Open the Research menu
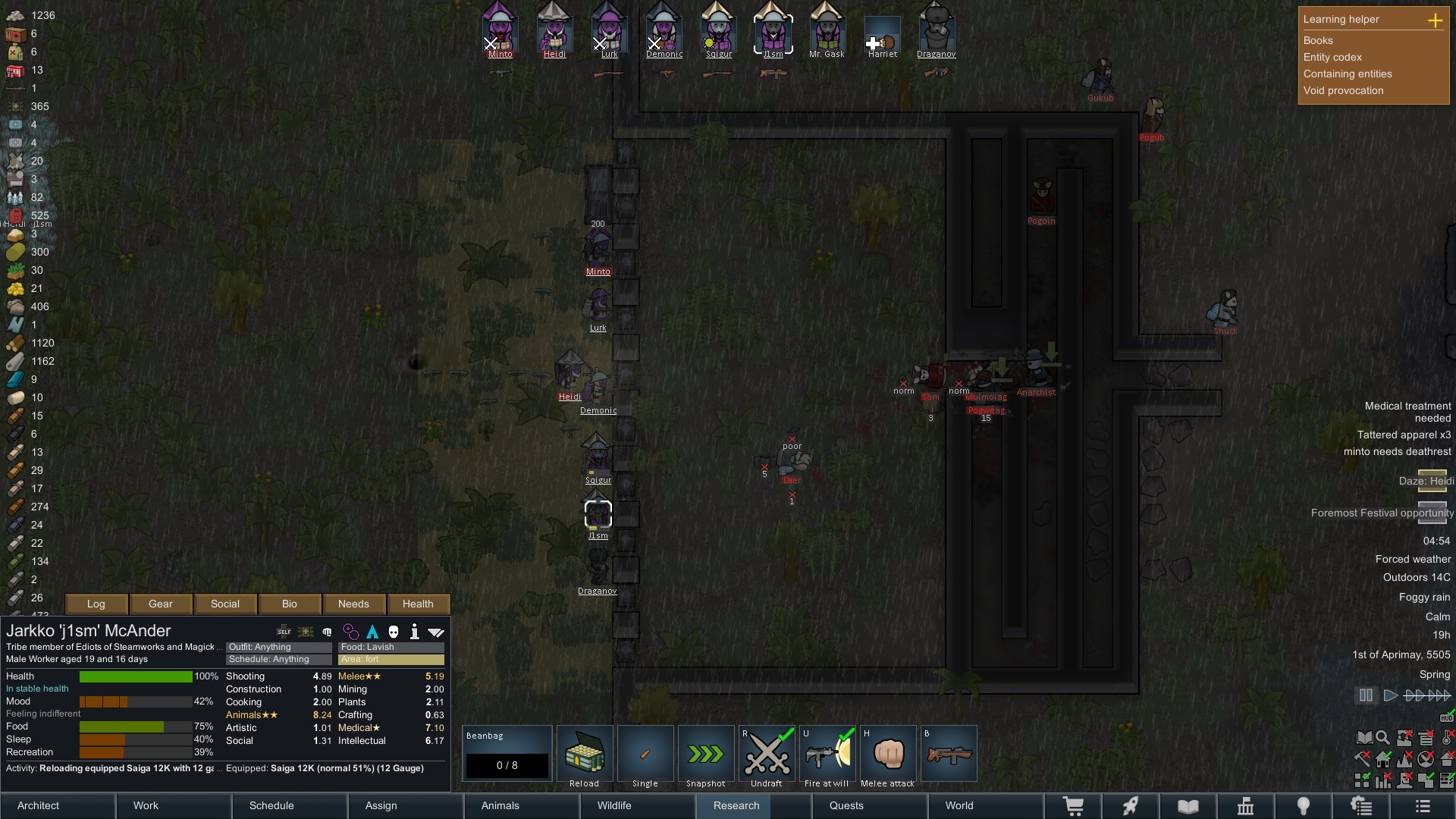 tap(736, 805)
